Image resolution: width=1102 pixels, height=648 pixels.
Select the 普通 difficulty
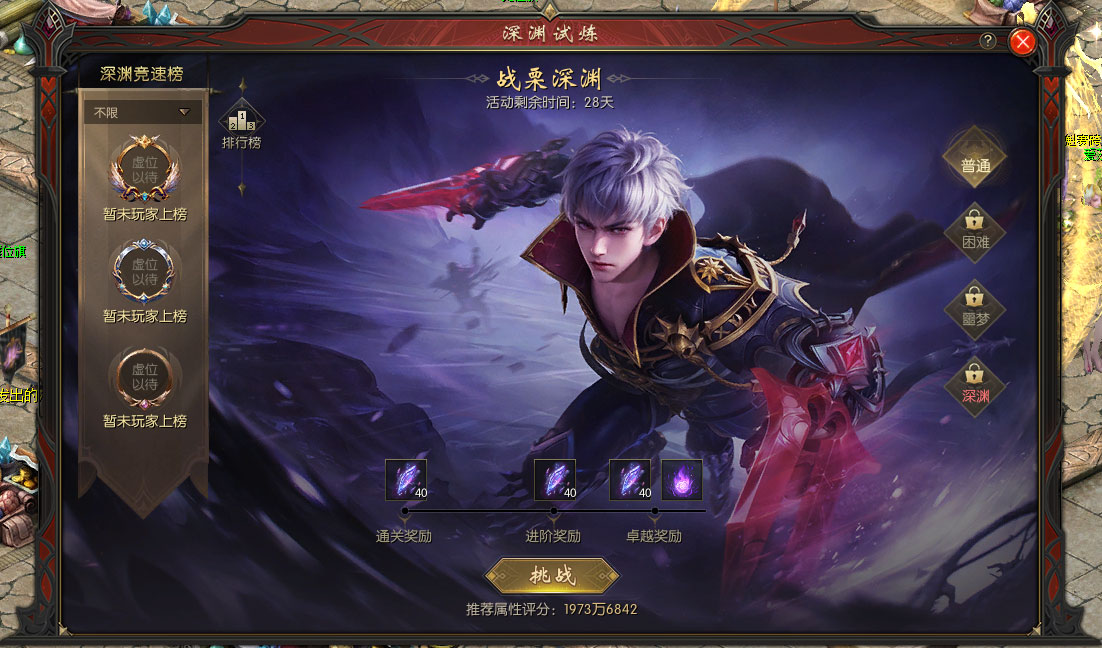pos(975,165)
